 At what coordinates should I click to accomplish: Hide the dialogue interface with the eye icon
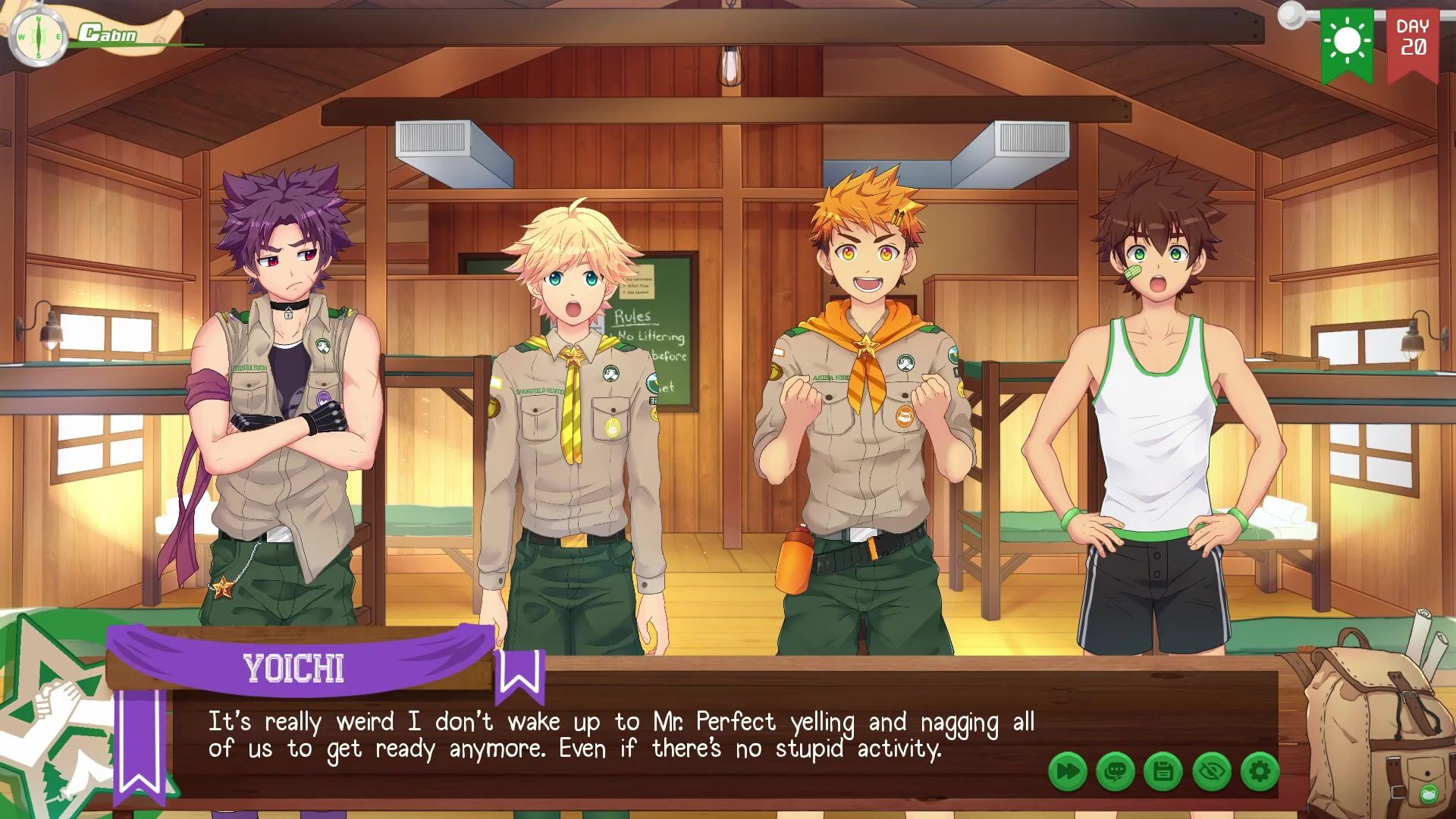coord(1211,772)
